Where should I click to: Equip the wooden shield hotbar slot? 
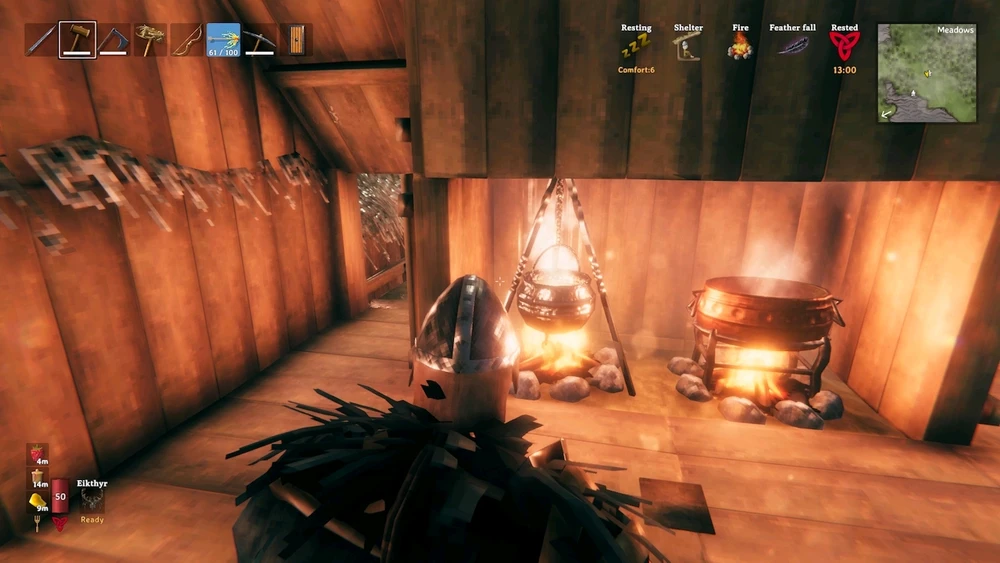pyautogui.click(x=296, y=40)
